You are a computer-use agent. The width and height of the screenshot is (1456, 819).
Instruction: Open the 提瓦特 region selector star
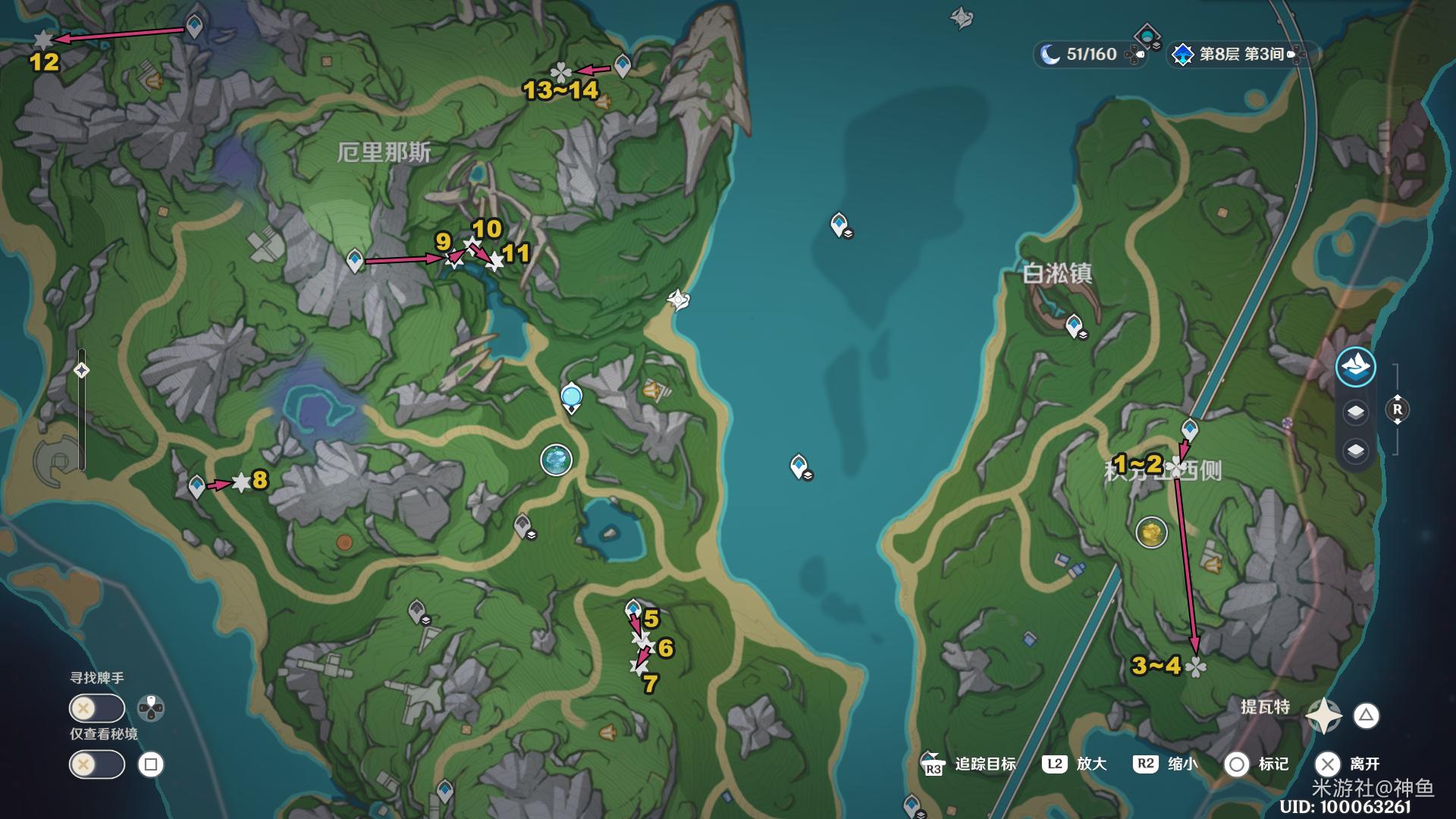coord(1323,715)
